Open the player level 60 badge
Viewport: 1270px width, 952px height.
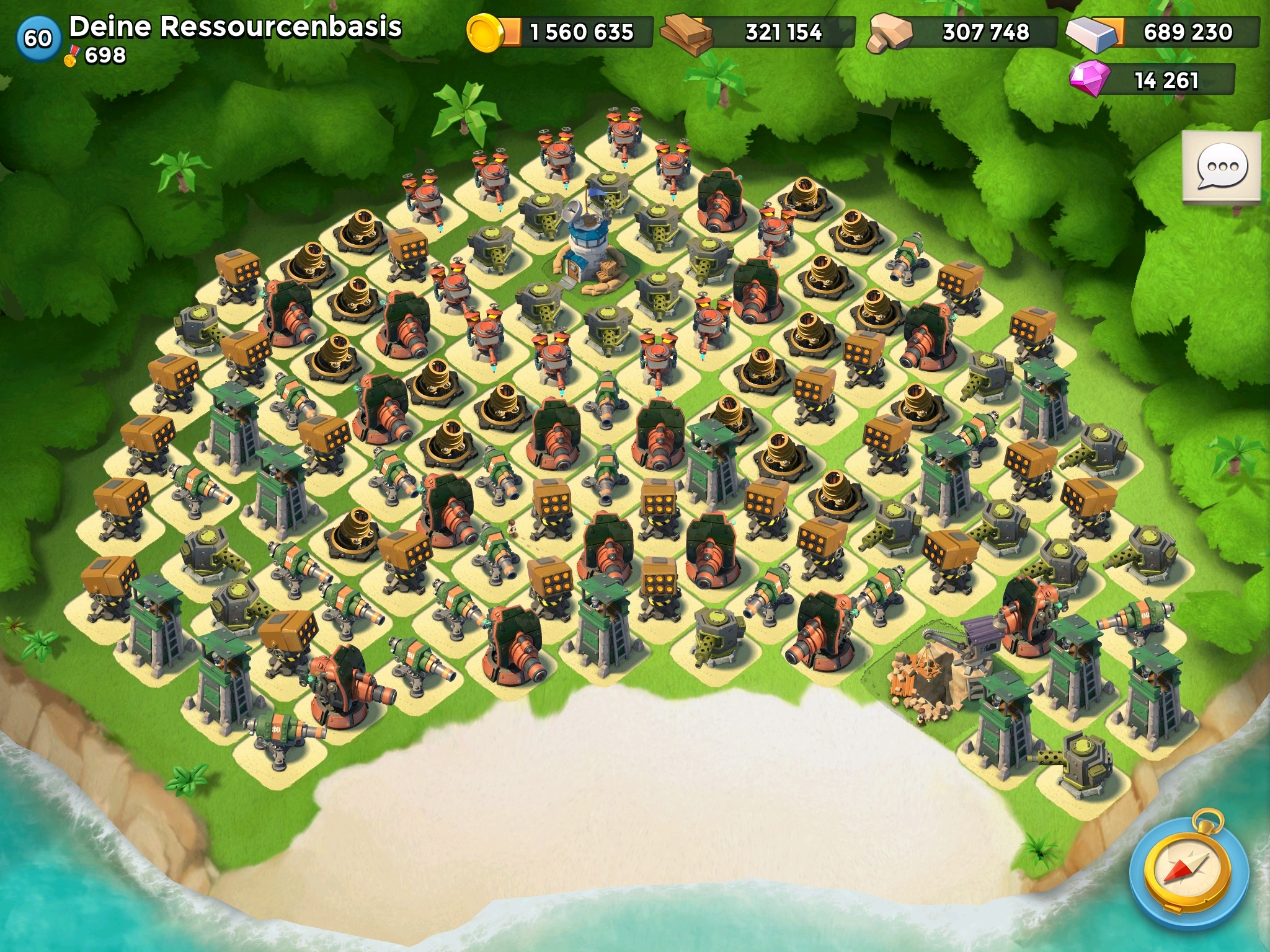37,38
